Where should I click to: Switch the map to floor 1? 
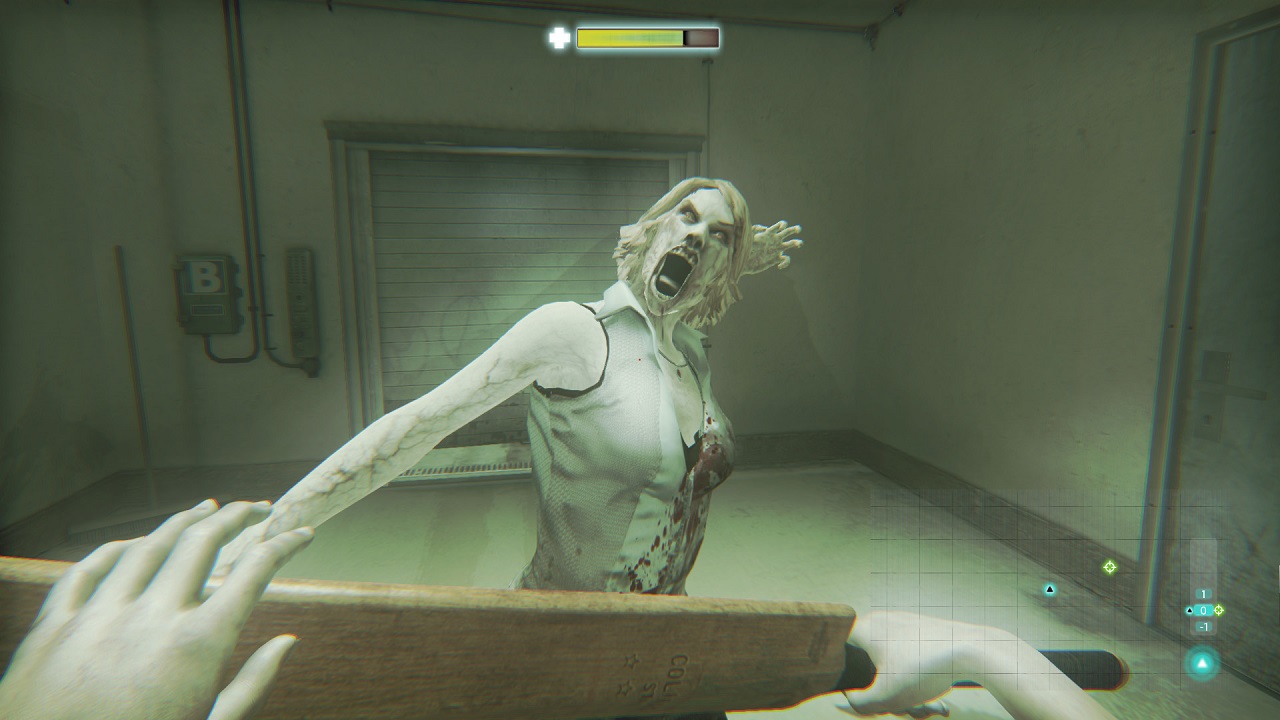(x=1203, y=594)
